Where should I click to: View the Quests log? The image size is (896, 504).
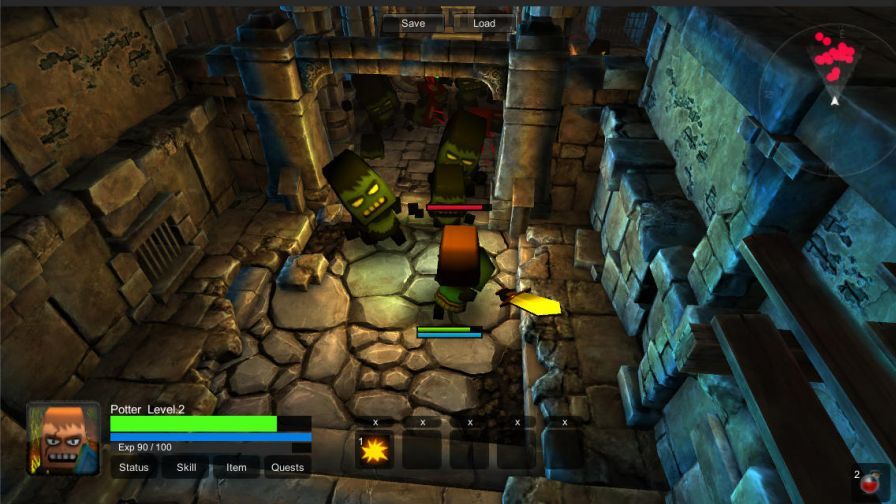coord(288,467)
